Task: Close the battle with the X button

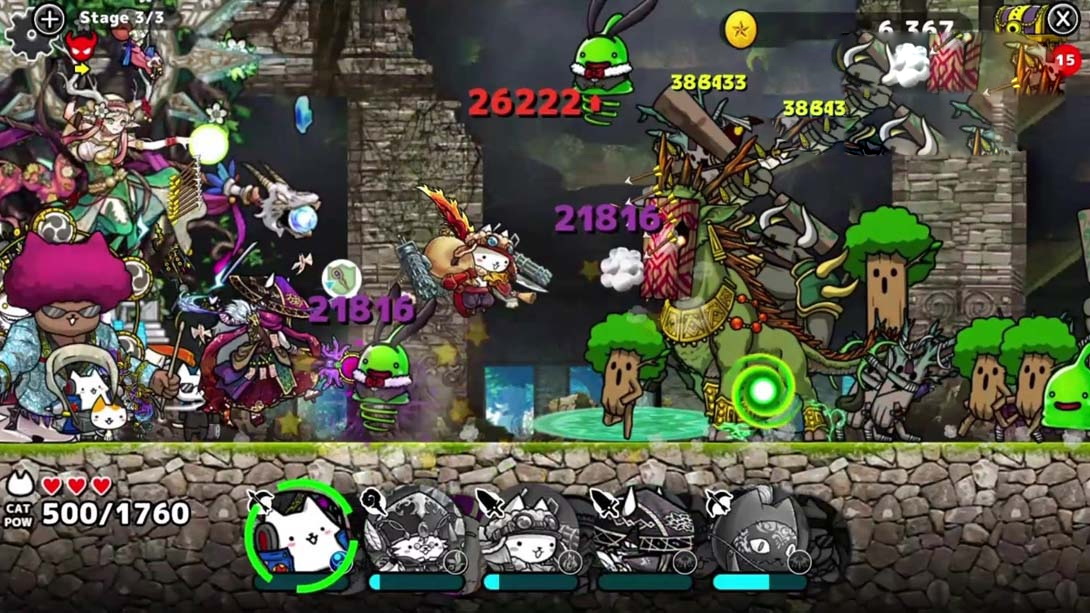Action: click(x=1062, y=19)
